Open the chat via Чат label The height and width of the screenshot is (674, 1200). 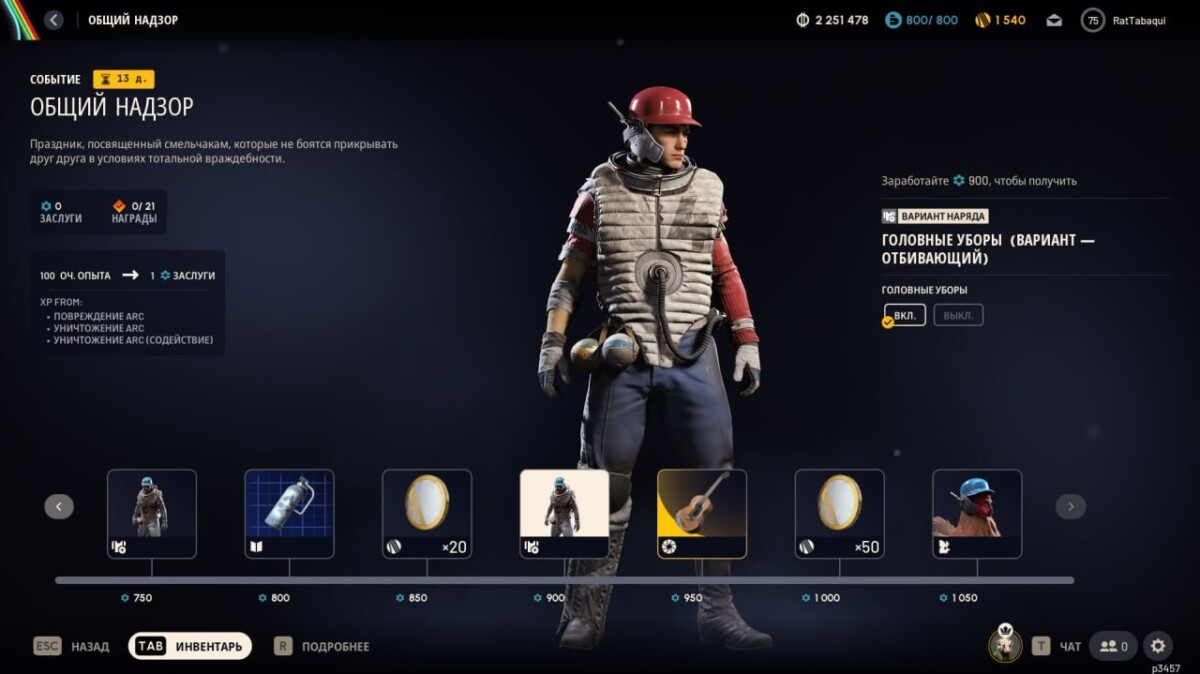(1069, 647)
